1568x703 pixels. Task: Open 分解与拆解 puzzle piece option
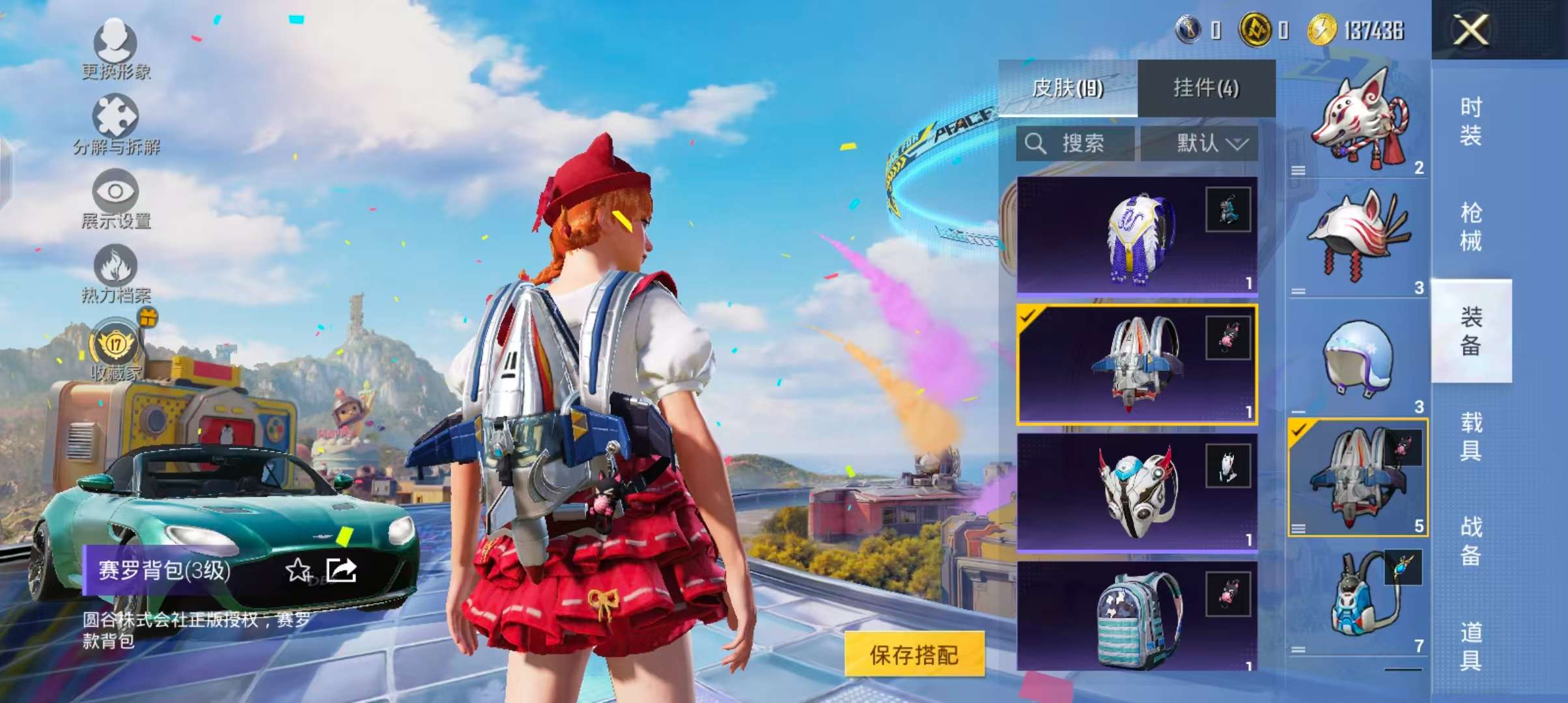tap(116, 124)
